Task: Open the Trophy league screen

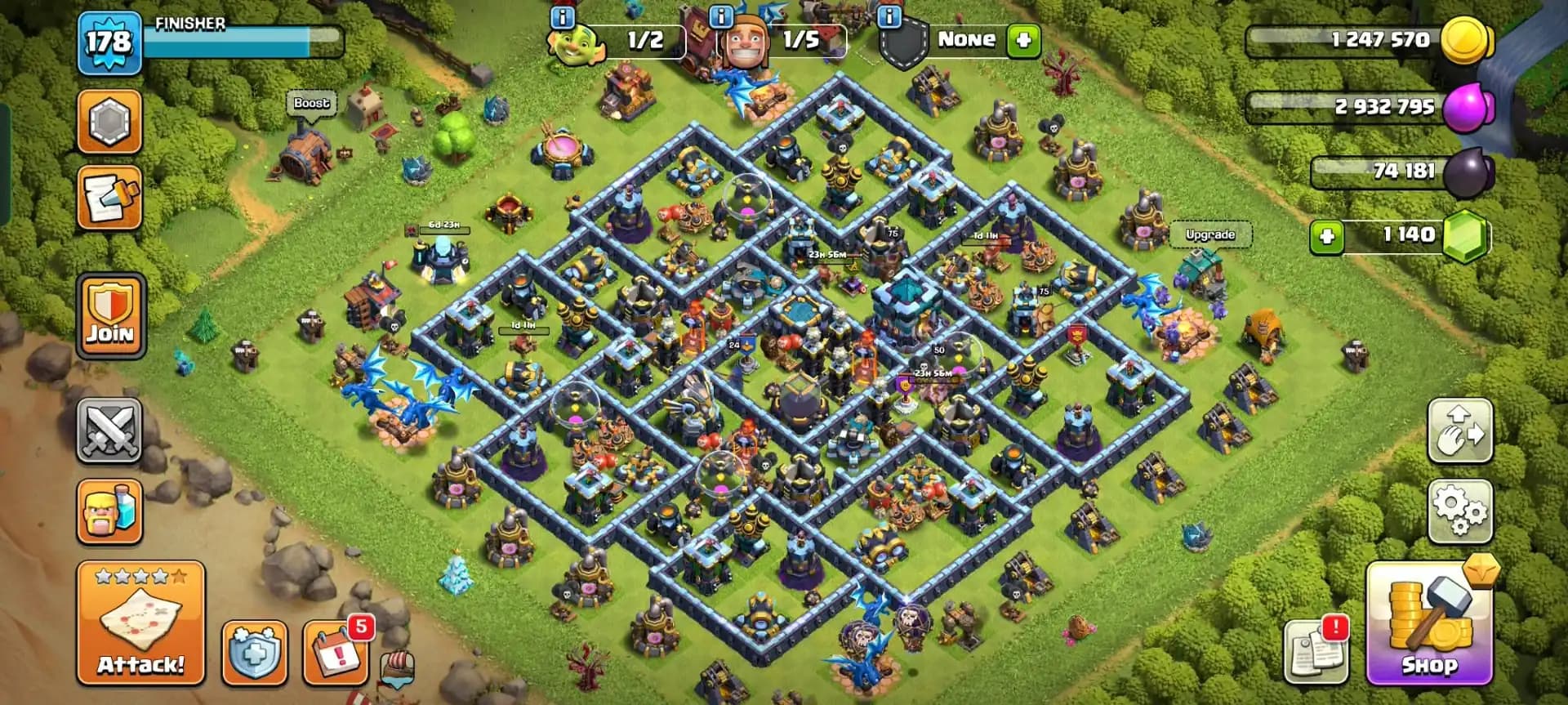Action: tap(109, 123)
